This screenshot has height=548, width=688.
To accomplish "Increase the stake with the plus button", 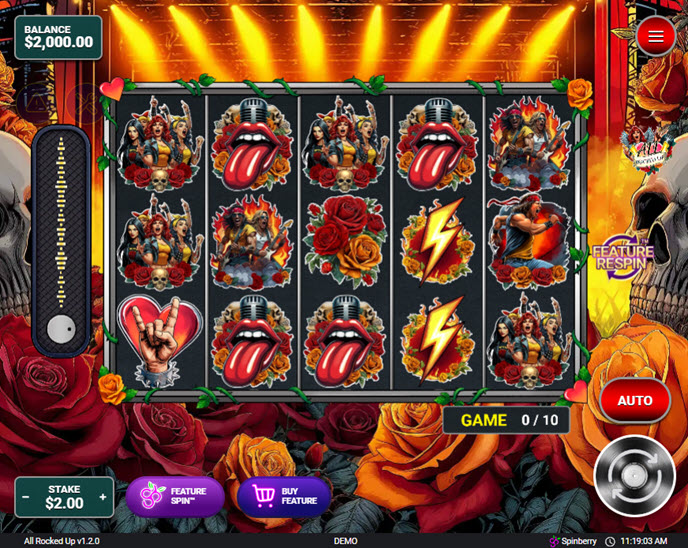I will [x=102, y=497].
